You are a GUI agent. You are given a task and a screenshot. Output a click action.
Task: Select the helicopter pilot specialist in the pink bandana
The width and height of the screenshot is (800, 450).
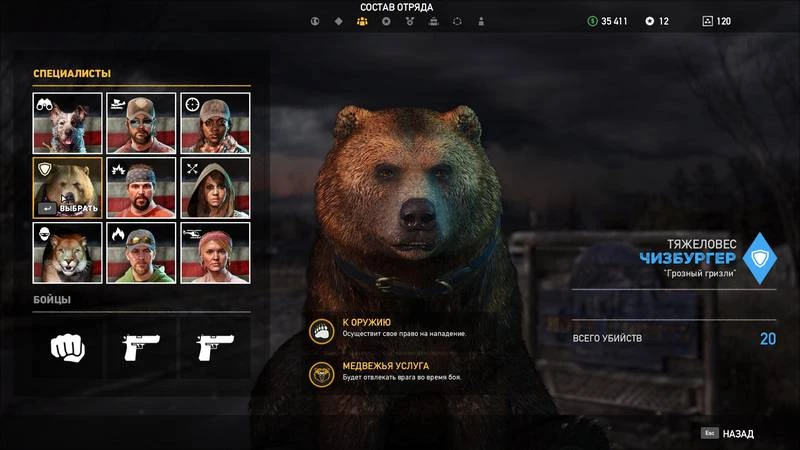pyautogui.click(x=215, y=252)
